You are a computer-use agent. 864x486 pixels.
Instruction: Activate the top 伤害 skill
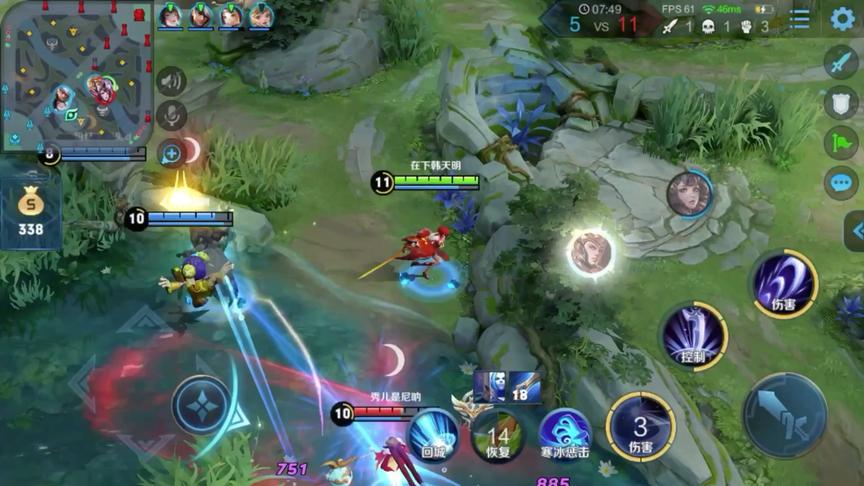[784, 283]
